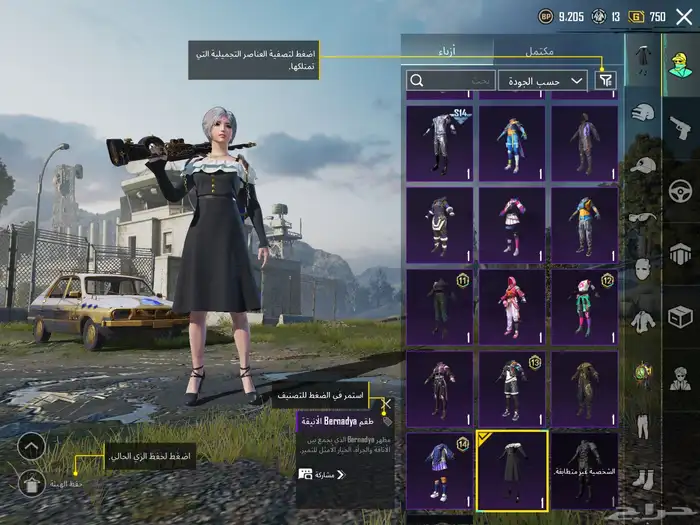Select the S14 silver outfit
This screenshot has width=700, height=525.
[x=439, y=144]
